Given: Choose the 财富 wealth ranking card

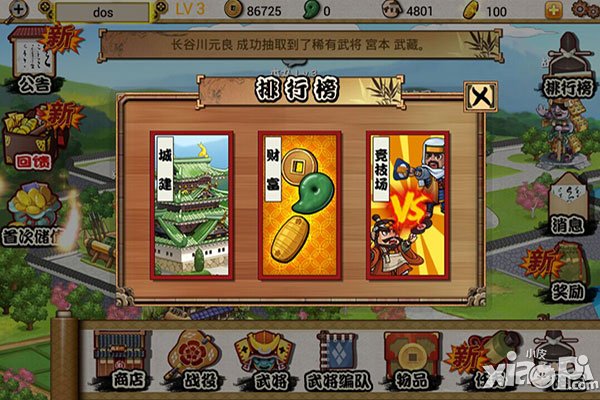Looking at the screenshot, I should [301, 202].
